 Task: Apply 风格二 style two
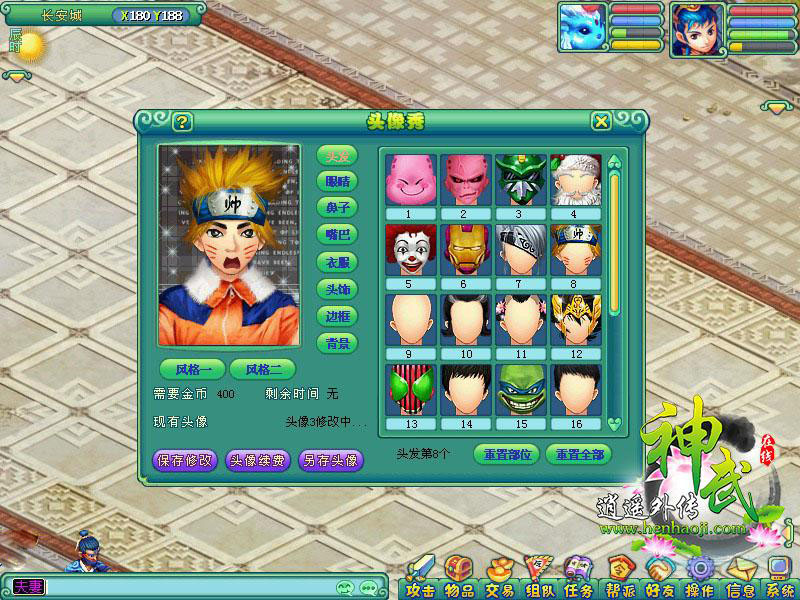[263, 369]
